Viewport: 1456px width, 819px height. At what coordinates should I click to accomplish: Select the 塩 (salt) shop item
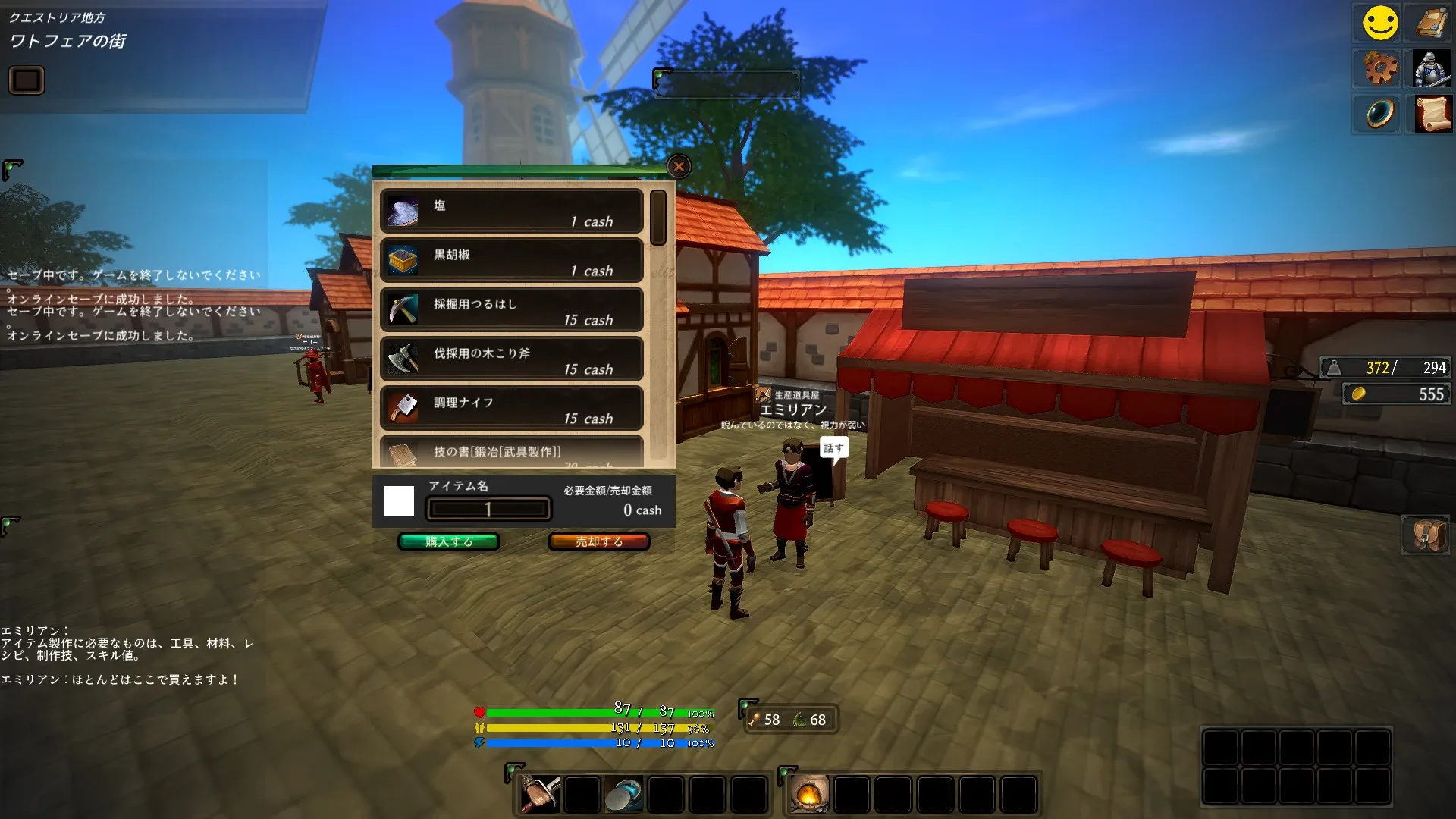coord(511,212)
